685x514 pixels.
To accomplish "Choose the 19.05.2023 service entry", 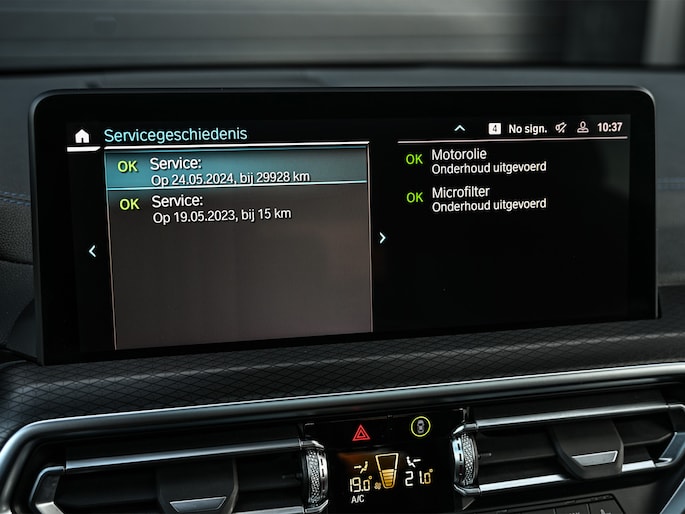I will click(238, 208).
